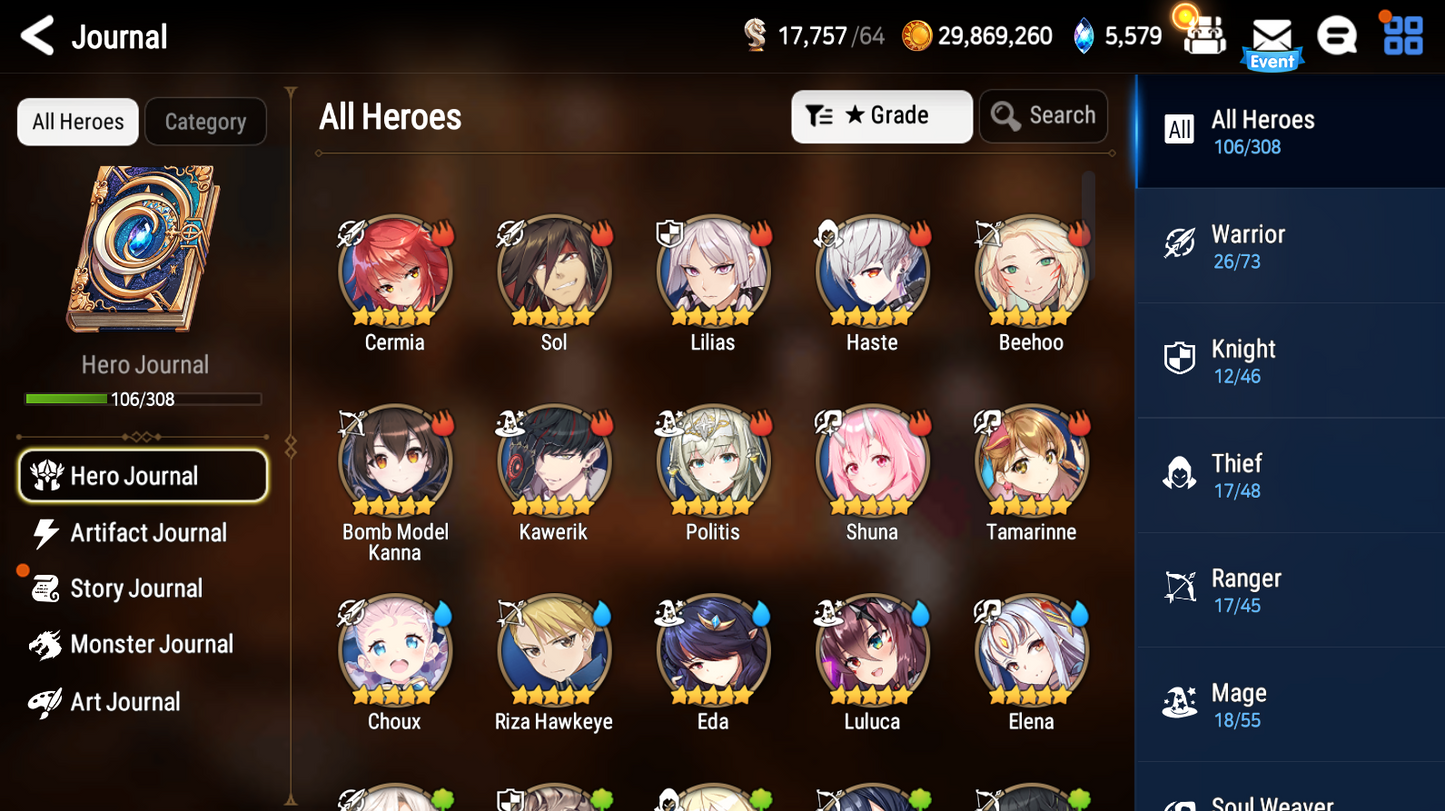Screen dimensions: 1445x811
Task: Open the mail inbox with Event badge
Action: tap(1271, 37)
